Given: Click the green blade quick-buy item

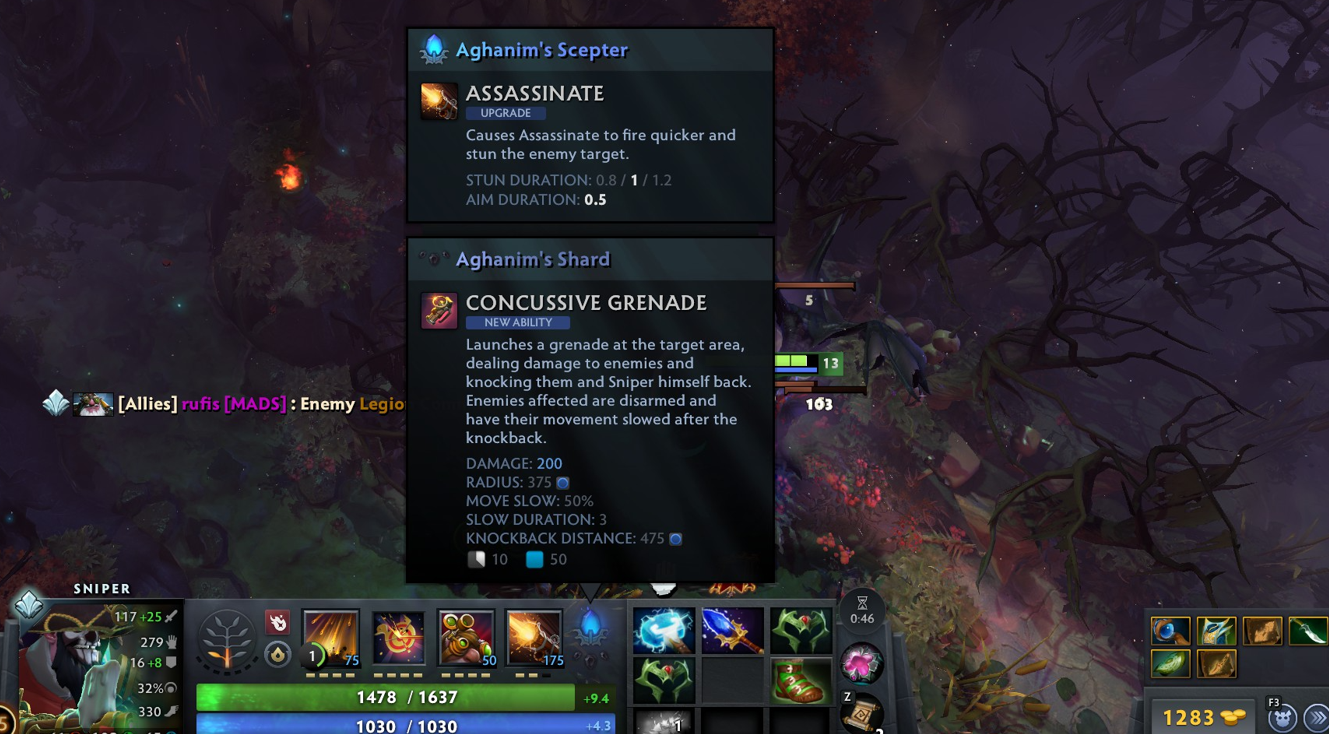Looking at the screenshot, I should (x=1306, y=631).
